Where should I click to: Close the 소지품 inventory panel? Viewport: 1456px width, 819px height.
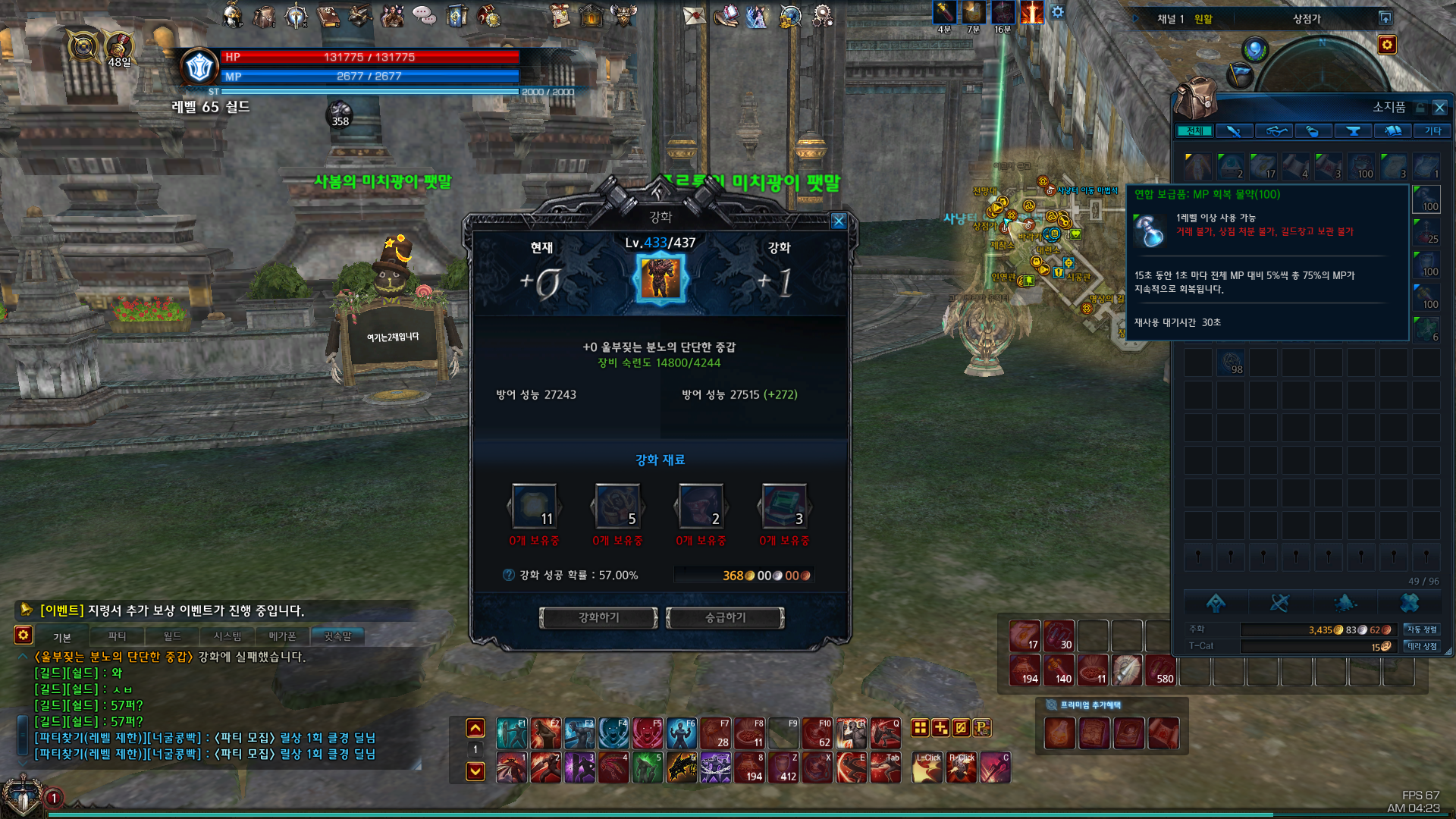[x=1439, y=108]
